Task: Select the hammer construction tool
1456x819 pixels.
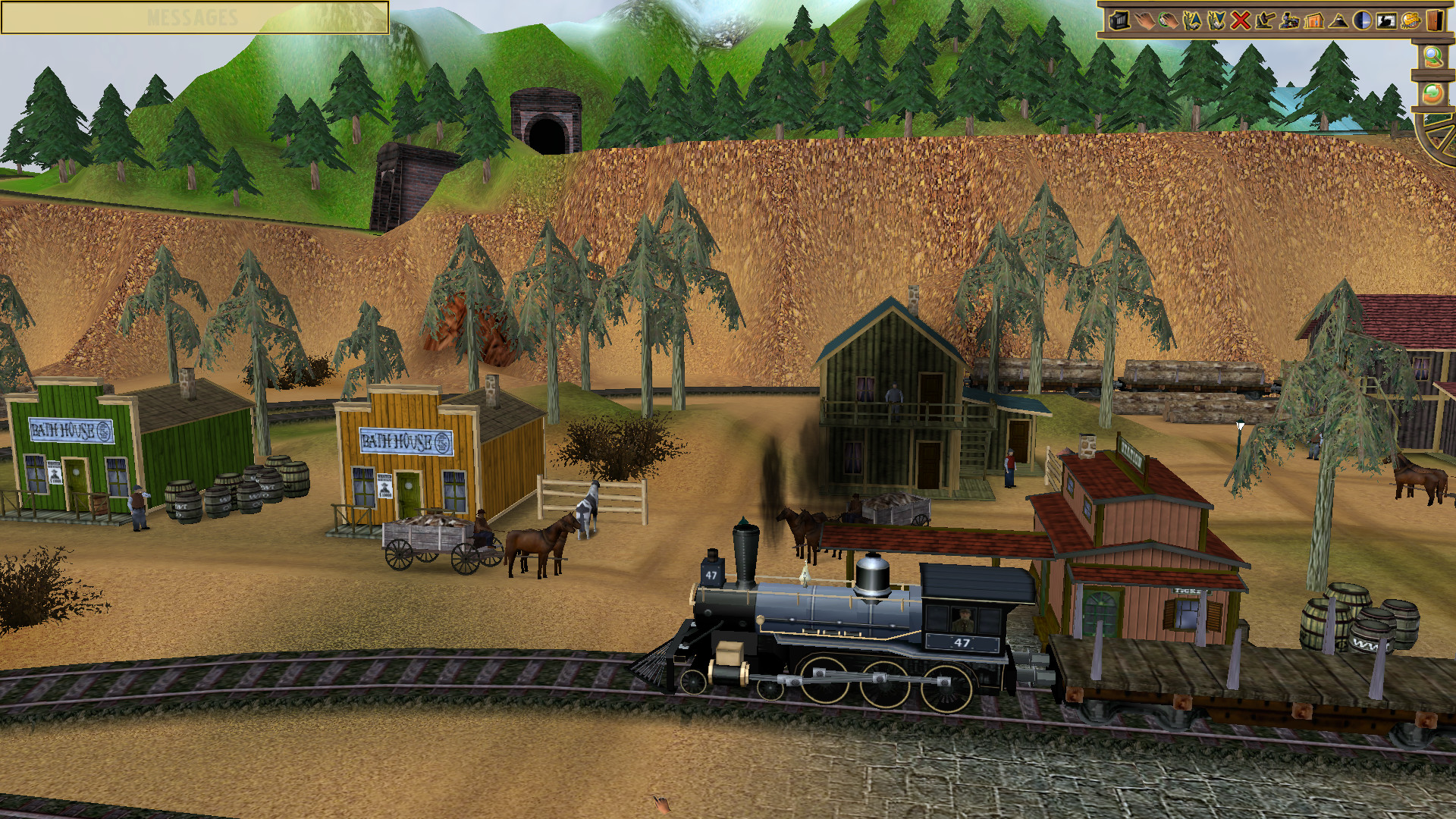Action: click(x=1265, y=23)
